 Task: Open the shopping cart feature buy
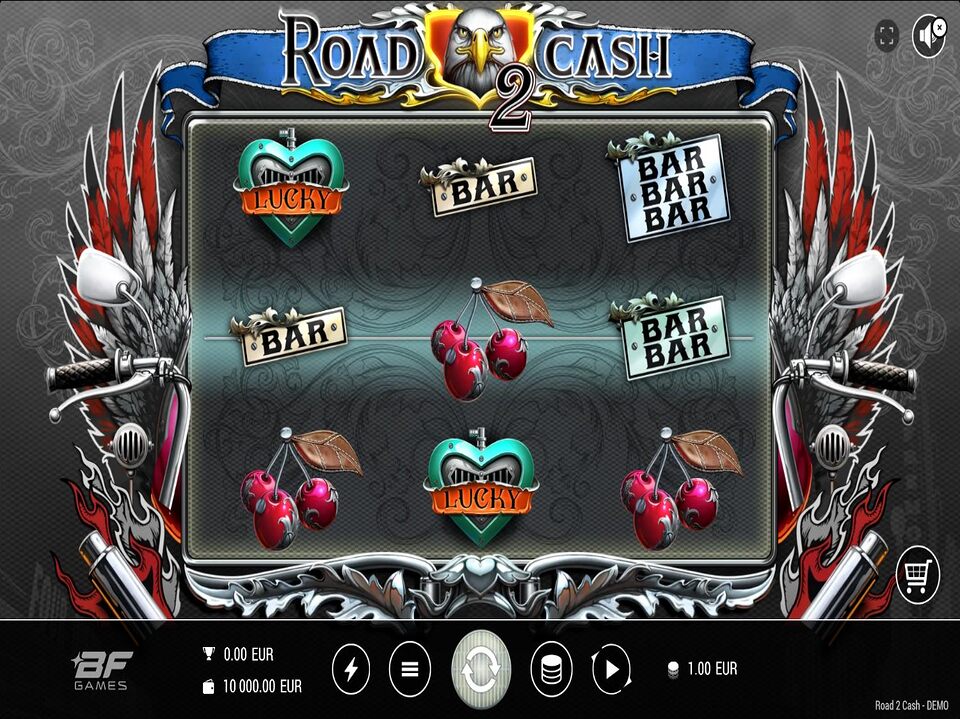917,574
